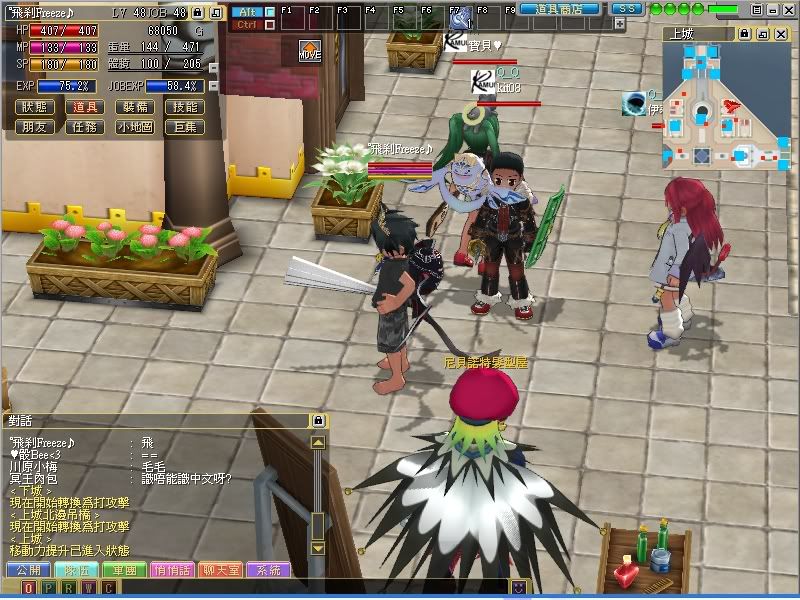Screen dimensions: 800x600
Task: Select the 系統 system chat tab
Action: (x=269, y=570)
